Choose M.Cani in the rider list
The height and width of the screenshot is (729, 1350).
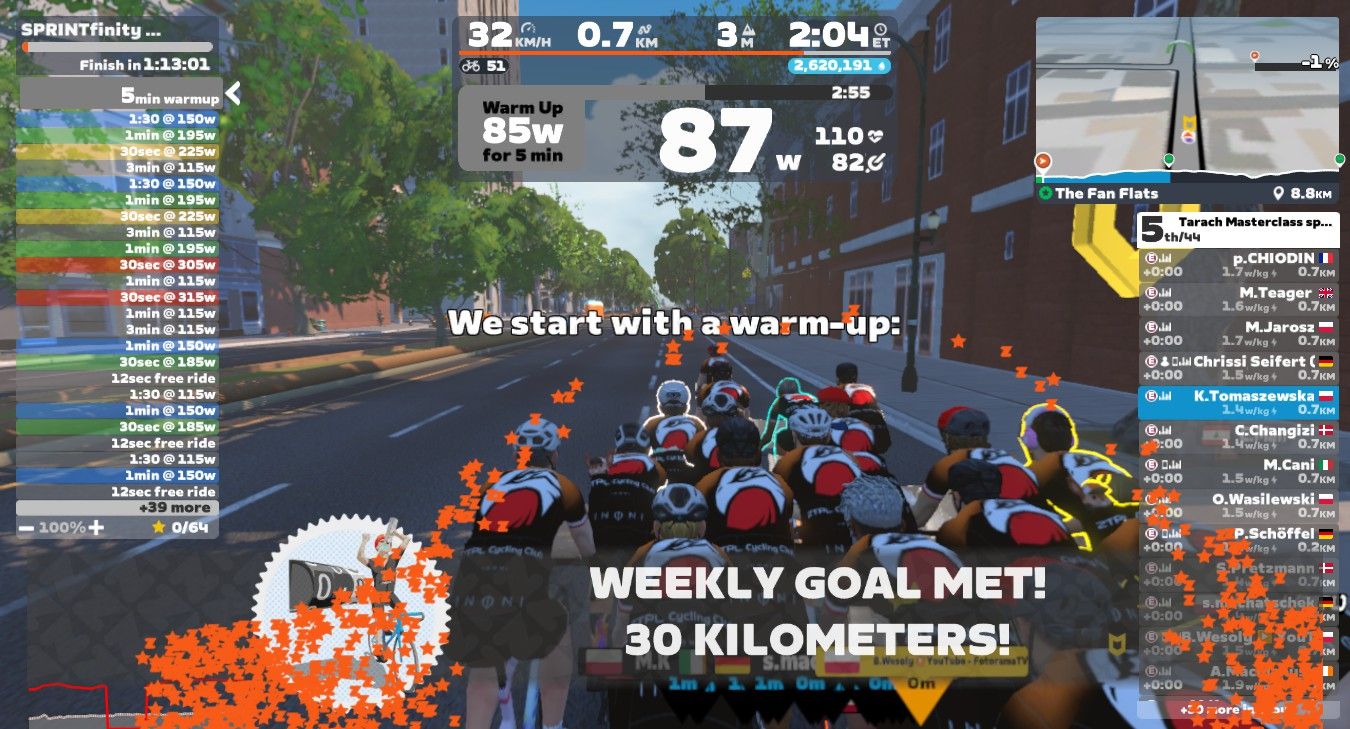(x=1238, y=470)
